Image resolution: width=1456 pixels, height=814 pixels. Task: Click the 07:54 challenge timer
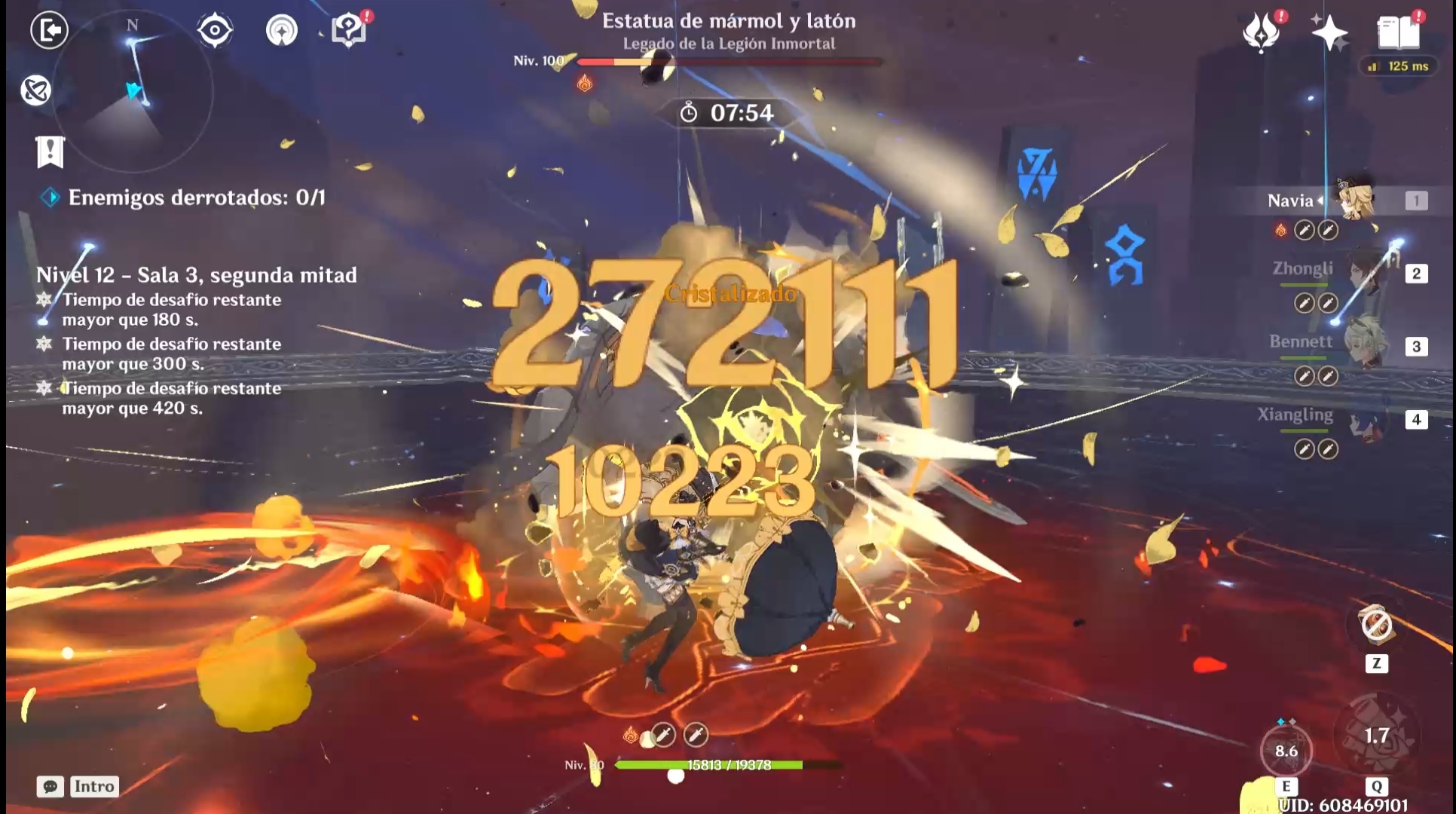coord(727,114)
